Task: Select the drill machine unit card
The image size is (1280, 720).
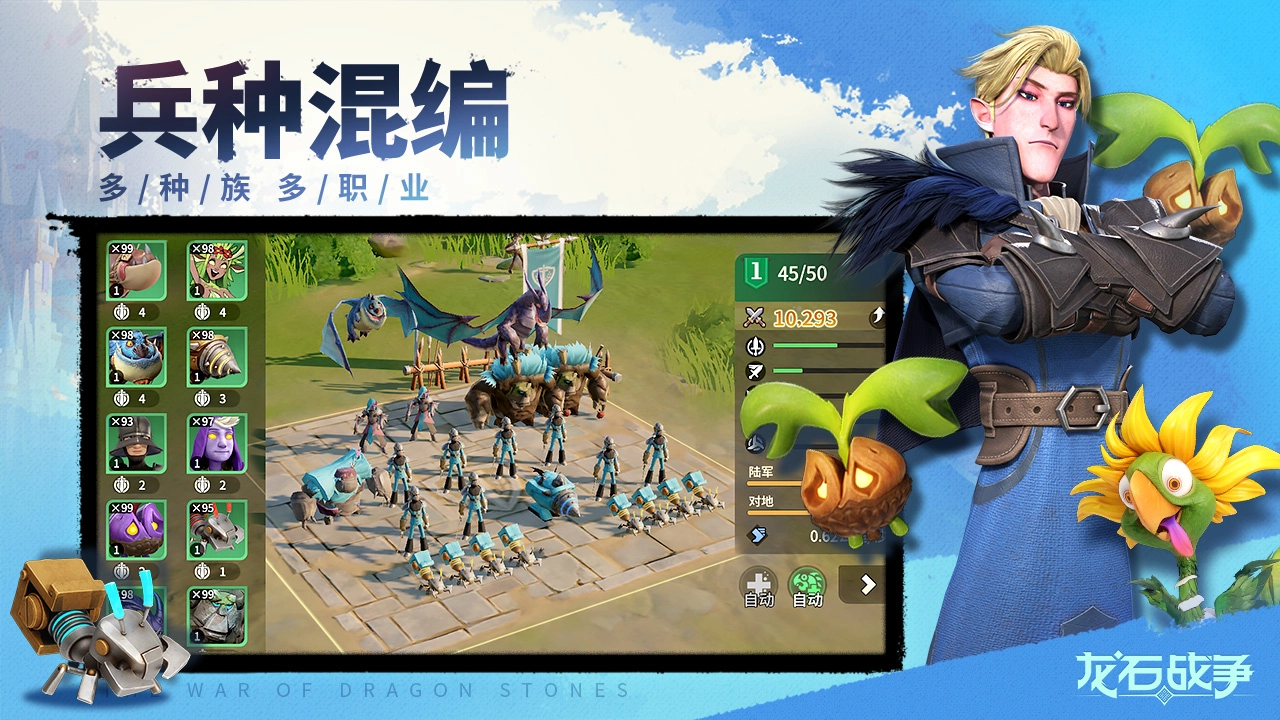Action: 215,355
